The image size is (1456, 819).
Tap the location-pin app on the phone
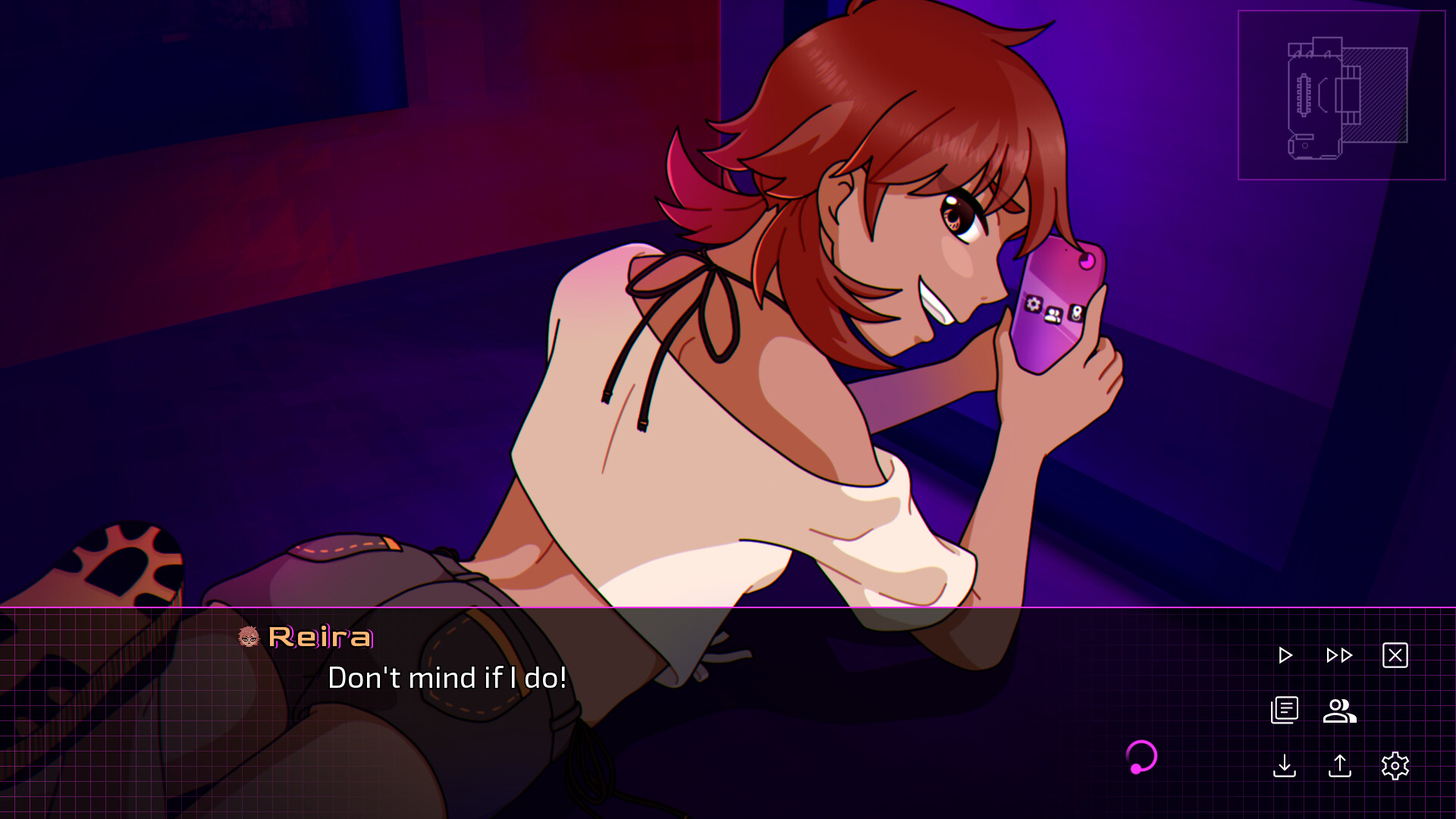[x=1077, y=312]
